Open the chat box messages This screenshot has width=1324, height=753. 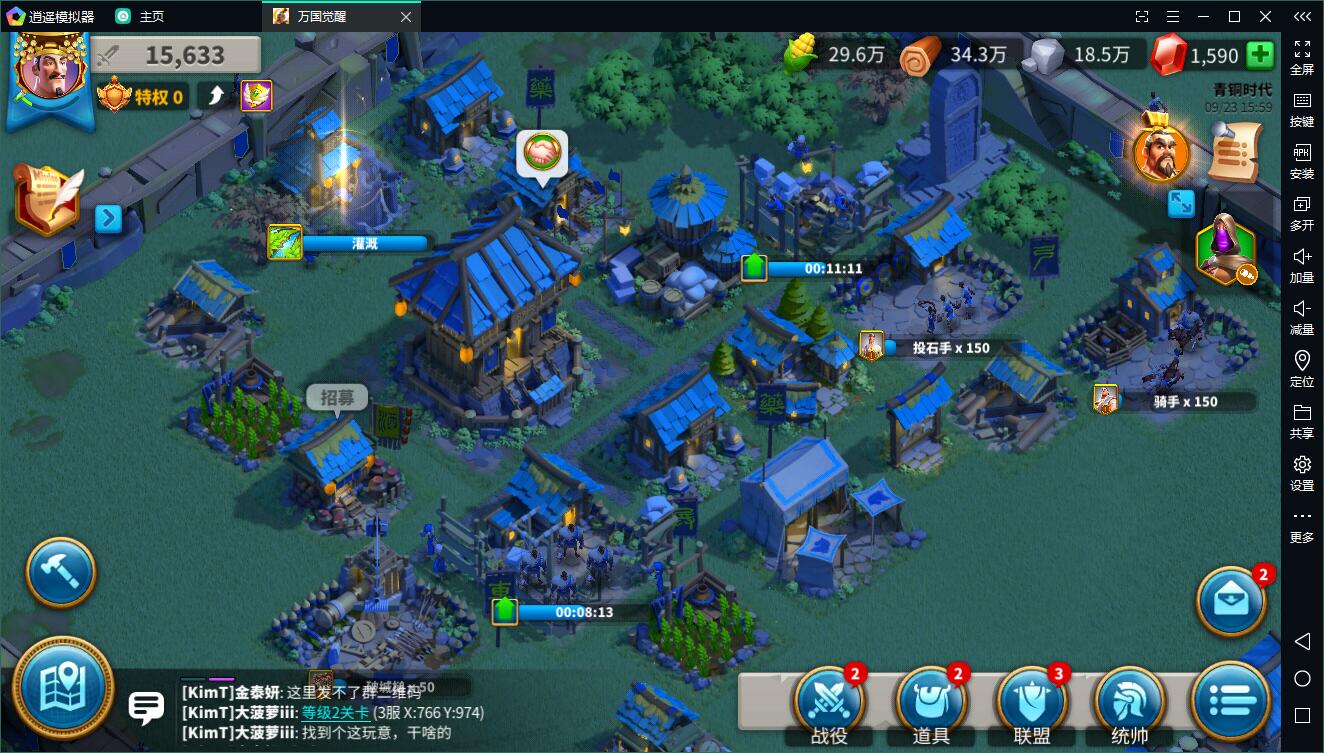click(146, 708)
